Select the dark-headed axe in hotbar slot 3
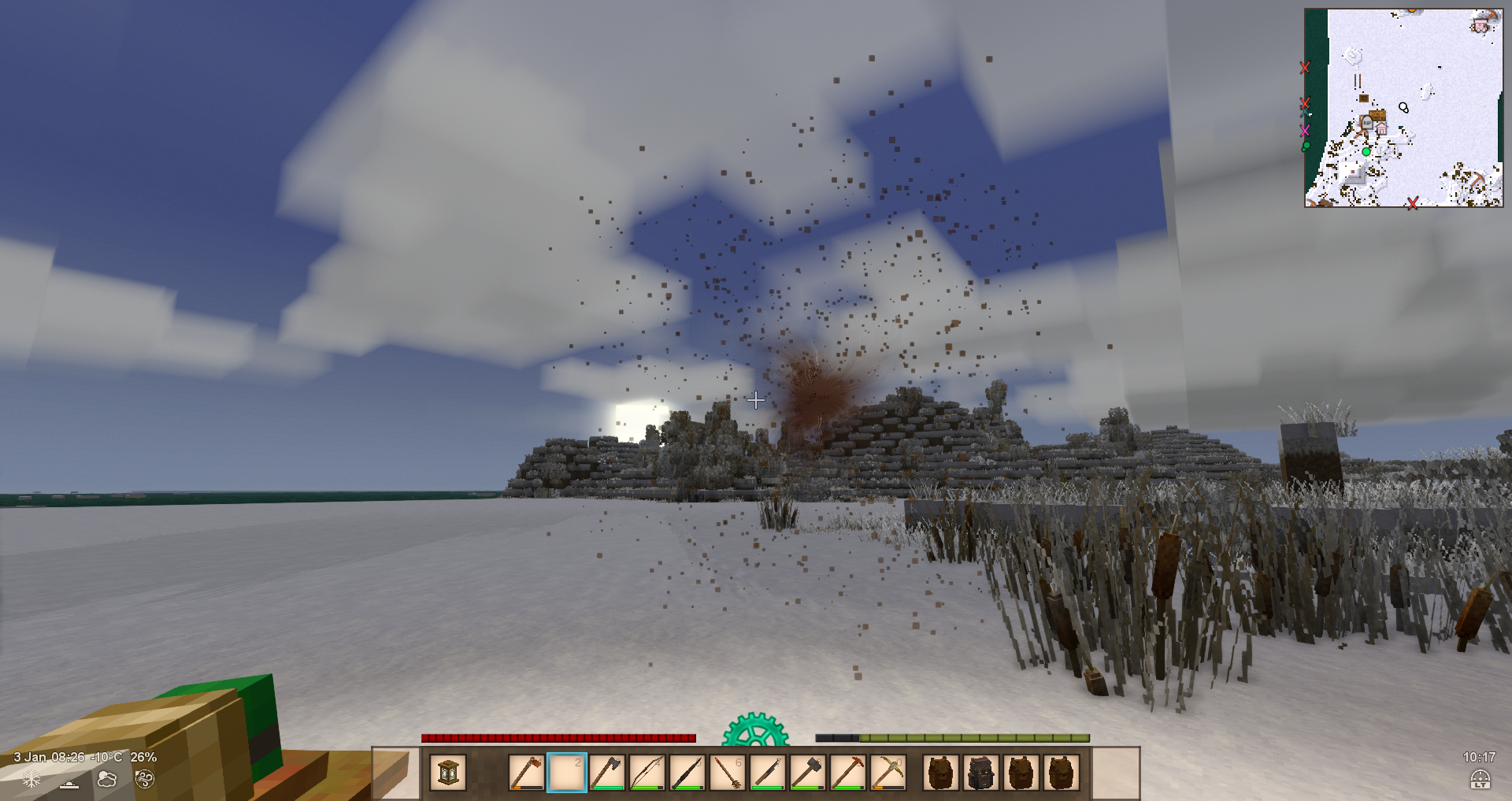Image resolution: width=1512 pixels, height=801 pixels. 606,773
